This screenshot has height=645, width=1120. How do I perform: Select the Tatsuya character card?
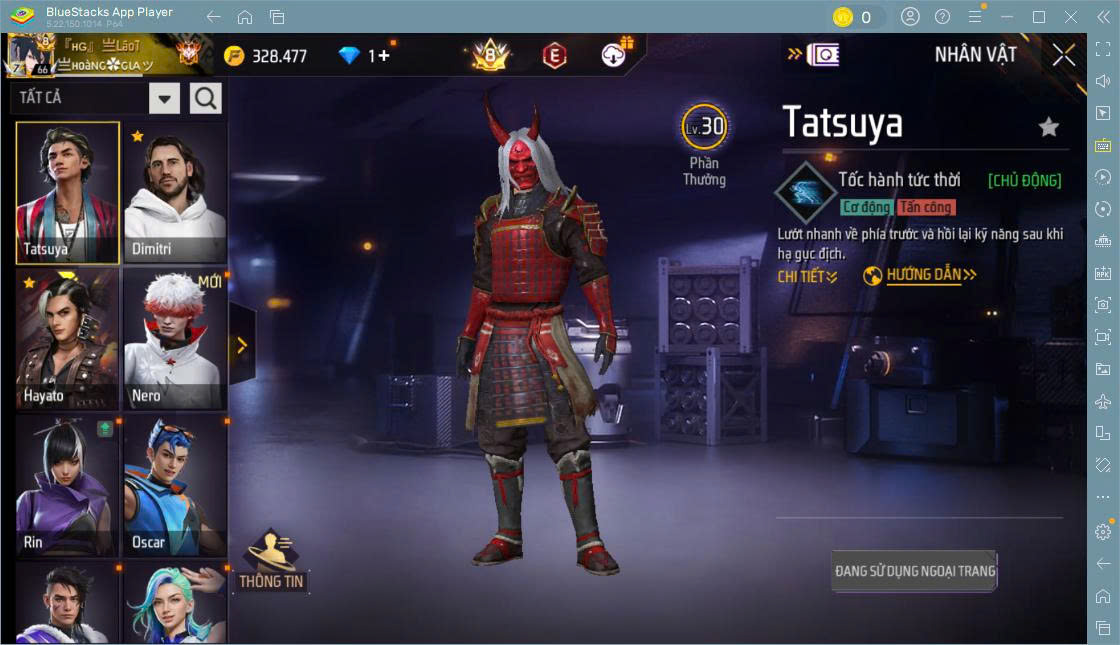point(68,193)
